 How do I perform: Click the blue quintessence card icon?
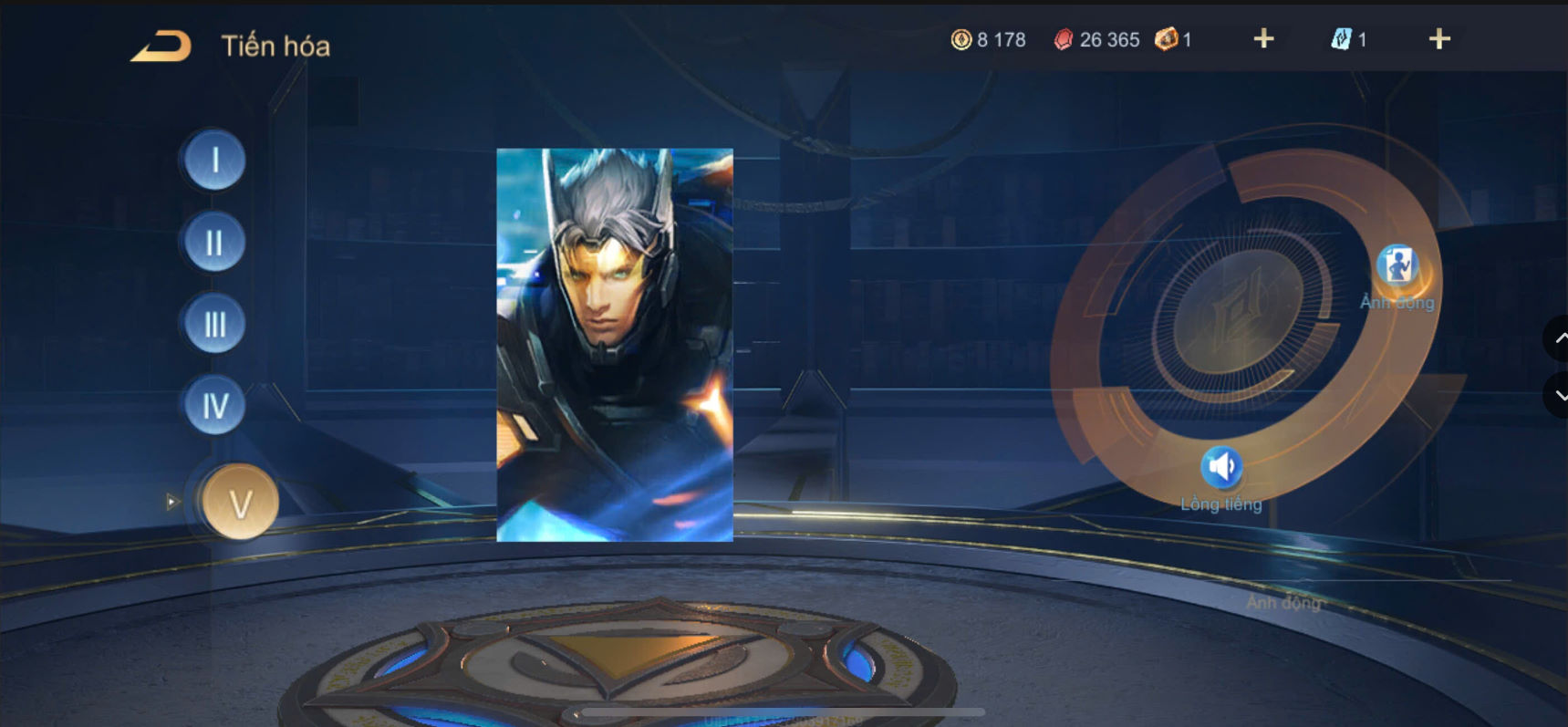1344,39
